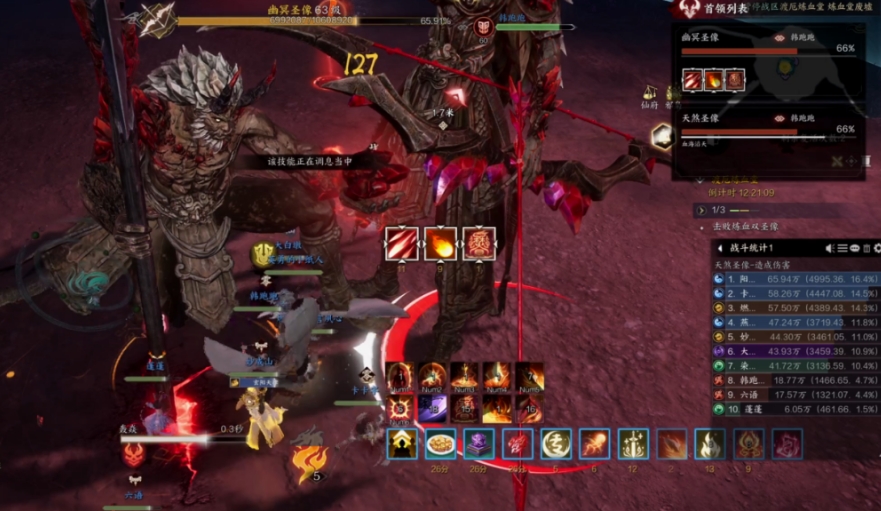Click the Num1 skill slot
881x511 pixels.
400,377
